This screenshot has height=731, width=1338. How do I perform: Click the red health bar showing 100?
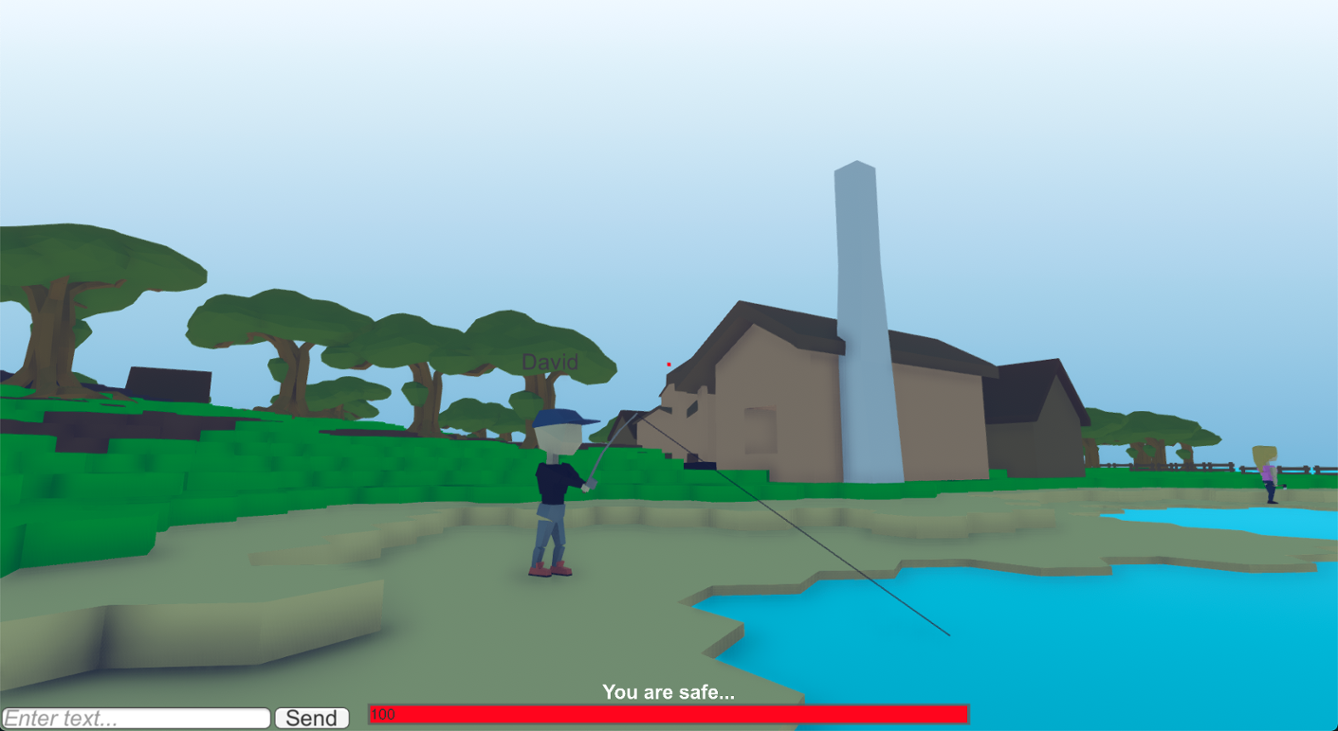click(x=669, y=715)
